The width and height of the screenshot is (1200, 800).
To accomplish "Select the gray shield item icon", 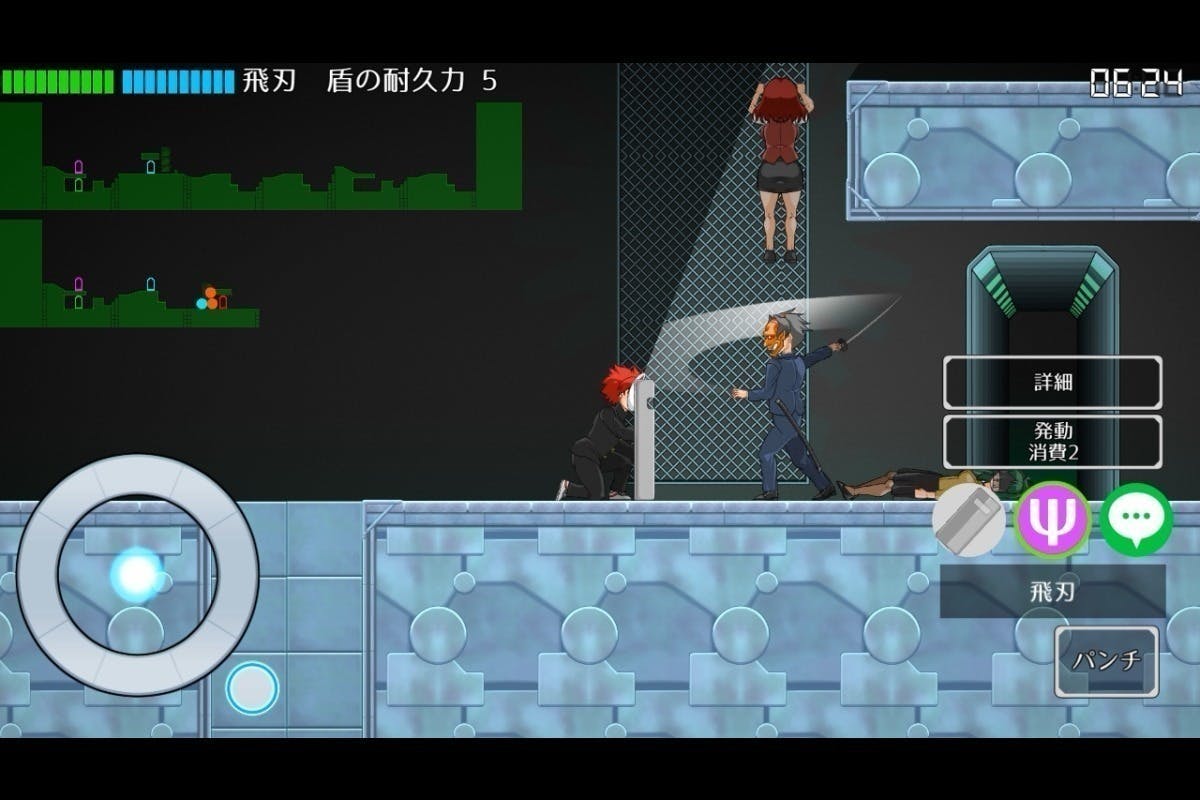I will coord(968,520).
